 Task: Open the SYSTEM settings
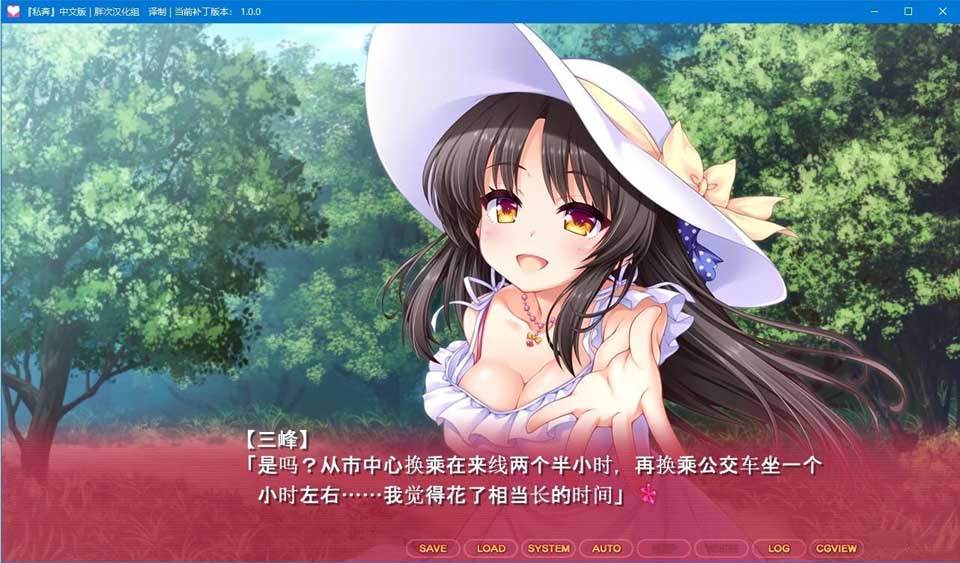[x=549, y=548]
